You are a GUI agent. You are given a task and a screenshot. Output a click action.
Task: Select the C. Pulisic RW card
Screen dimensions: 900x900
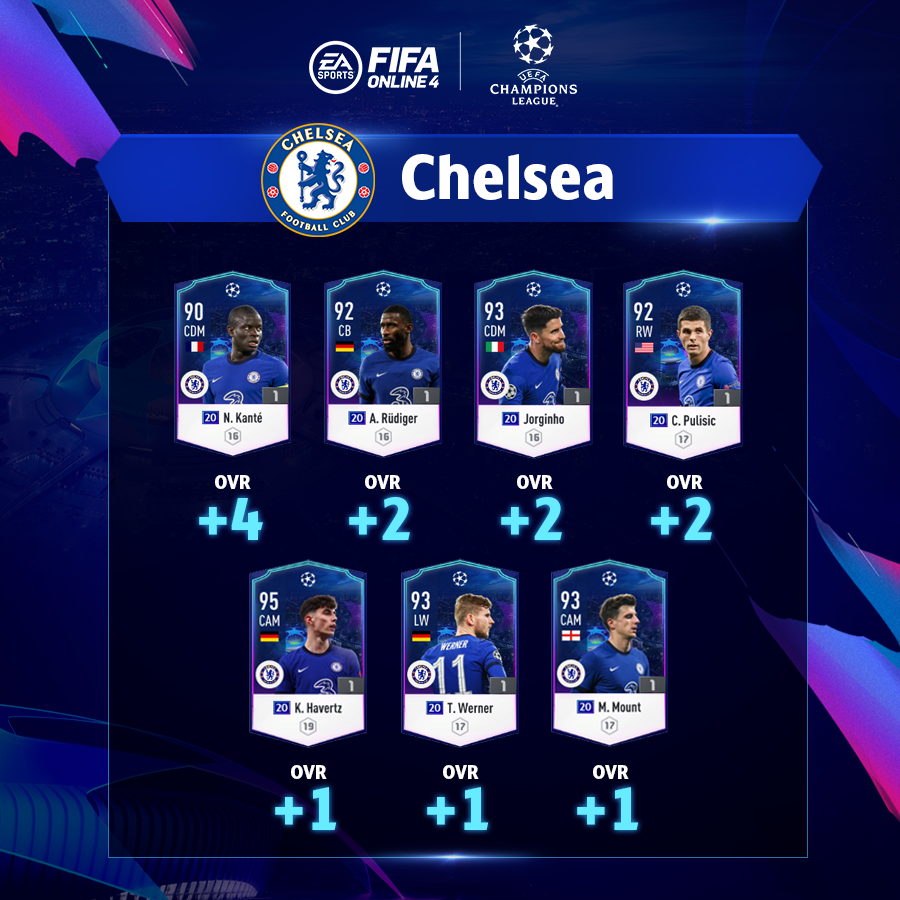point(682,364)
